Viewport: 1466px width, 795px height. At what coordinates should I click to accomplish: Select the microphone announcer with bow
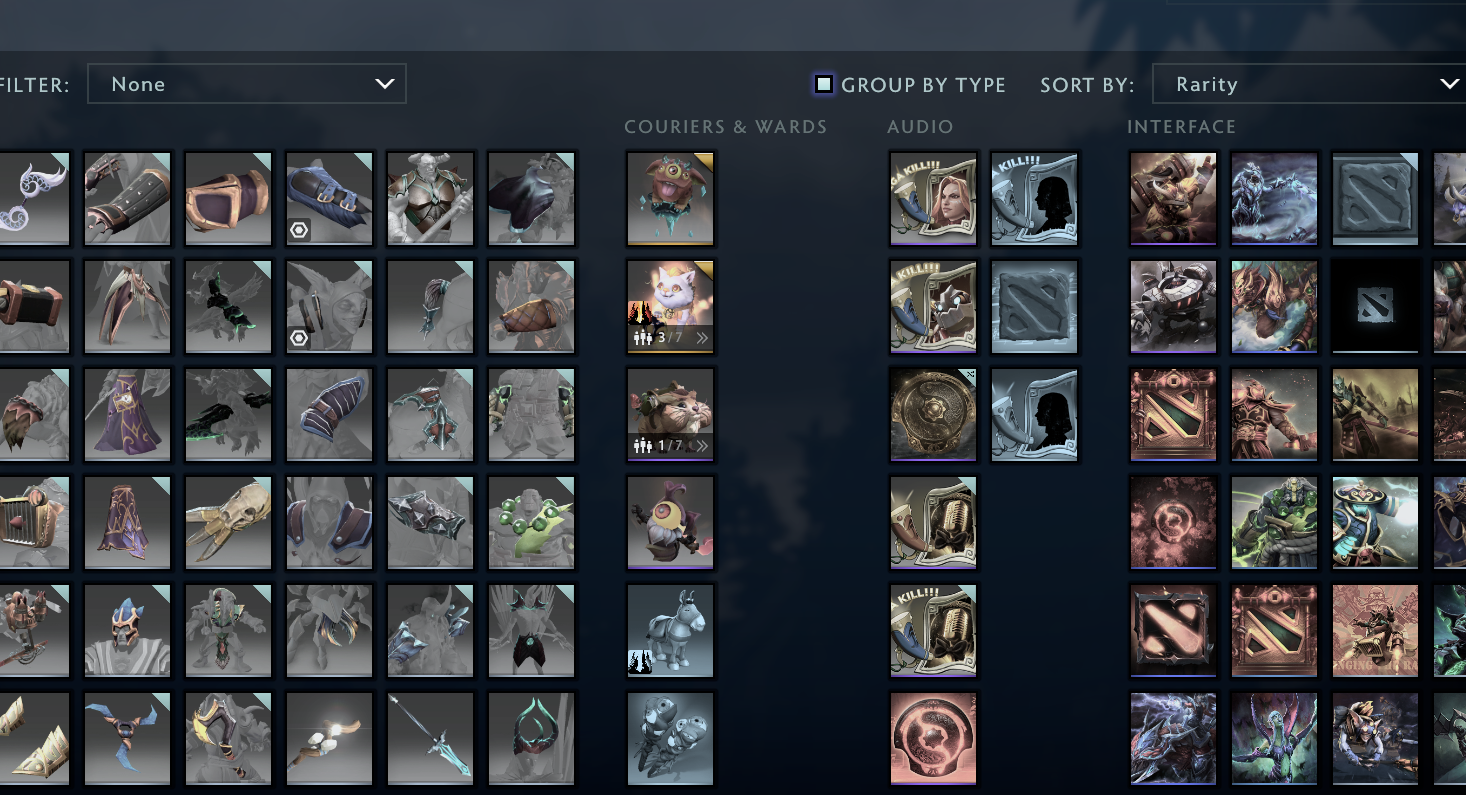[x=932, y=523]
